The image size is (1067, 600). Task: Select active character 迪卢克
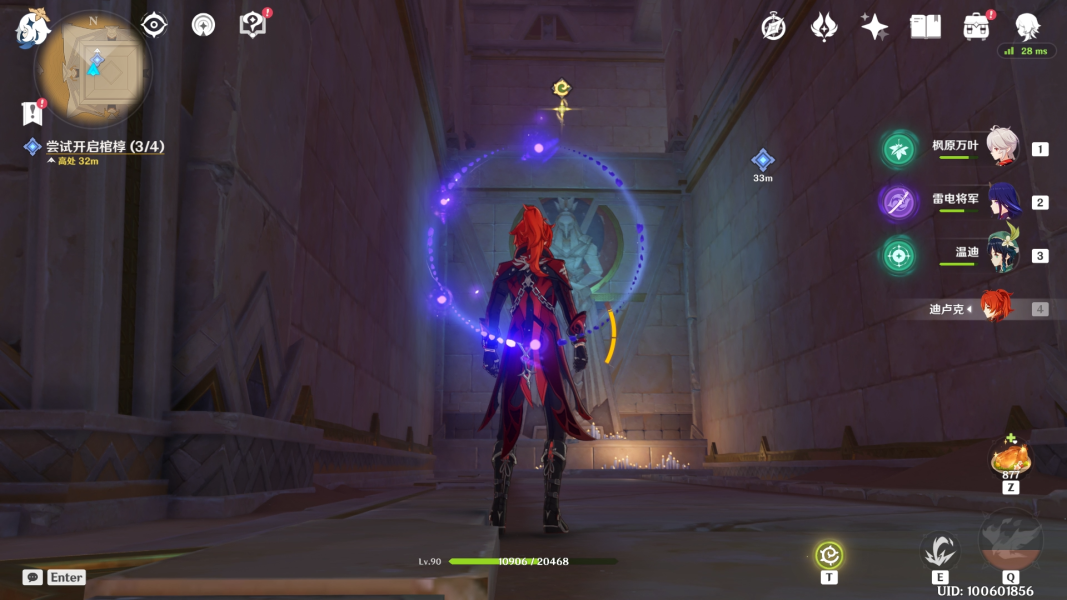coord(995,308)
